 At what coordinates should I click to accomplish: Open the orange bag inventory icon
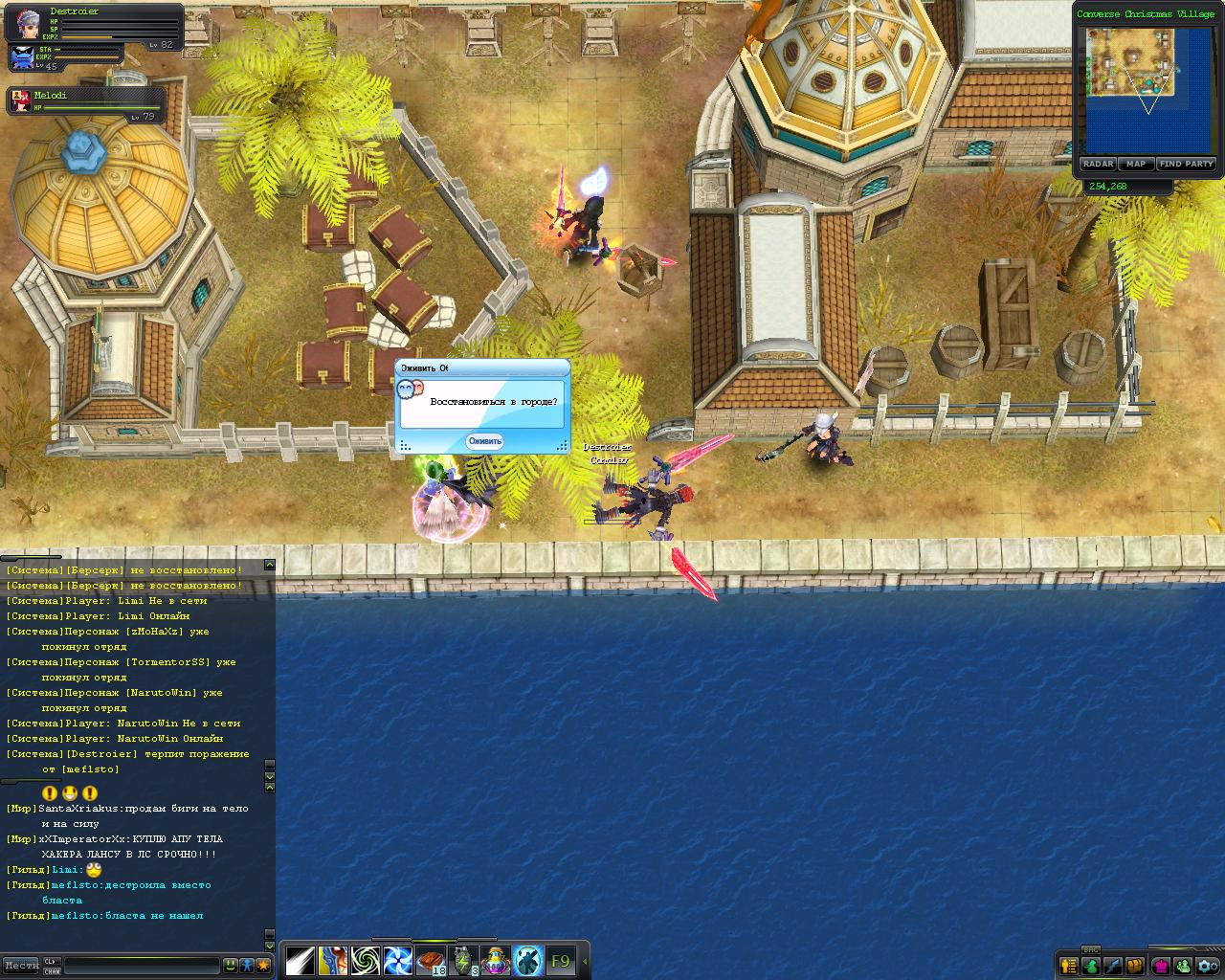[x=1135, y=965]
